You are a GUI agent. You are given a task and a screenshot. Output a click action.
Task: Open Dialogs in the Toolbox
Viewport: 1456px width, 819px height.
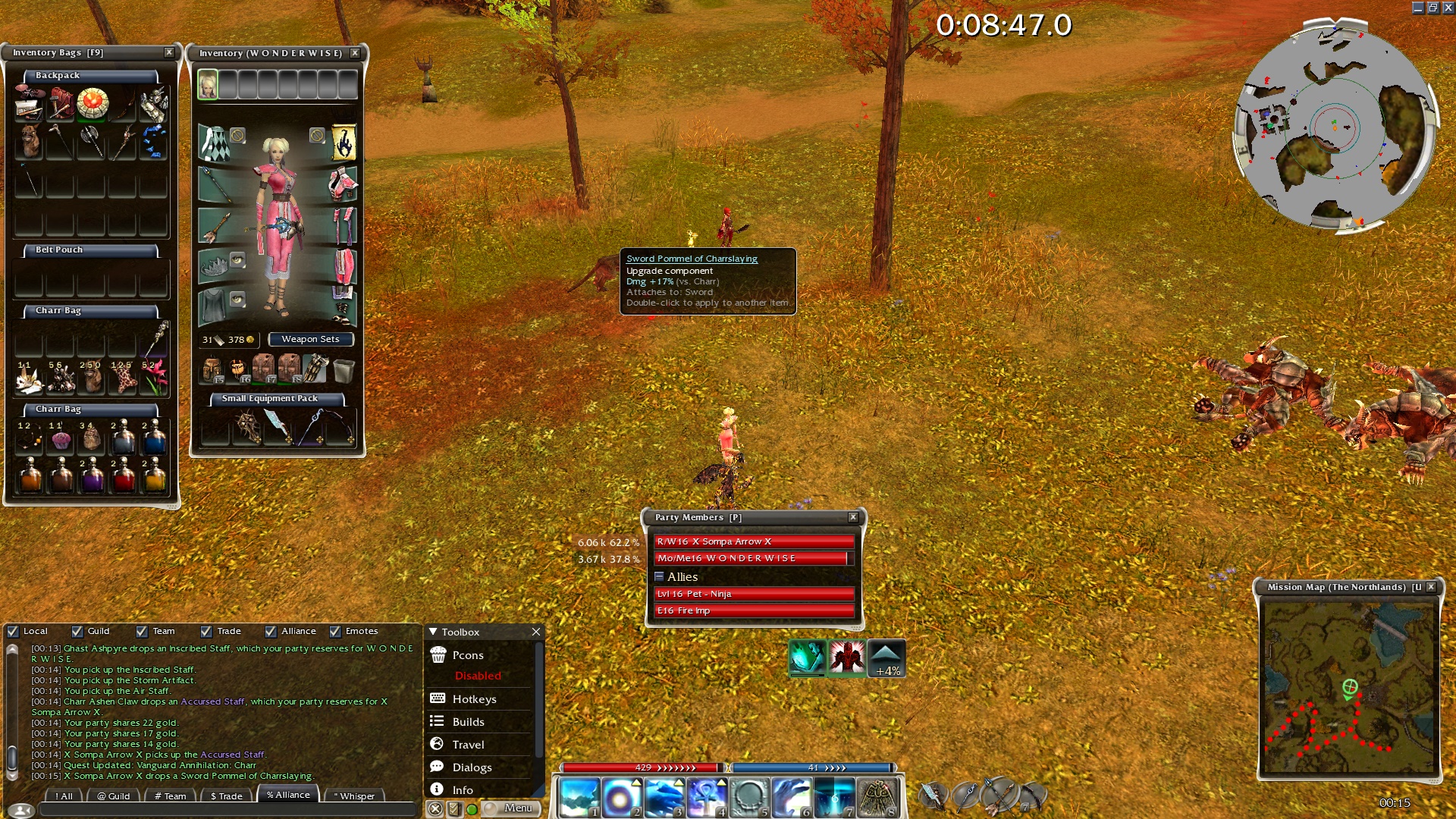472,767
